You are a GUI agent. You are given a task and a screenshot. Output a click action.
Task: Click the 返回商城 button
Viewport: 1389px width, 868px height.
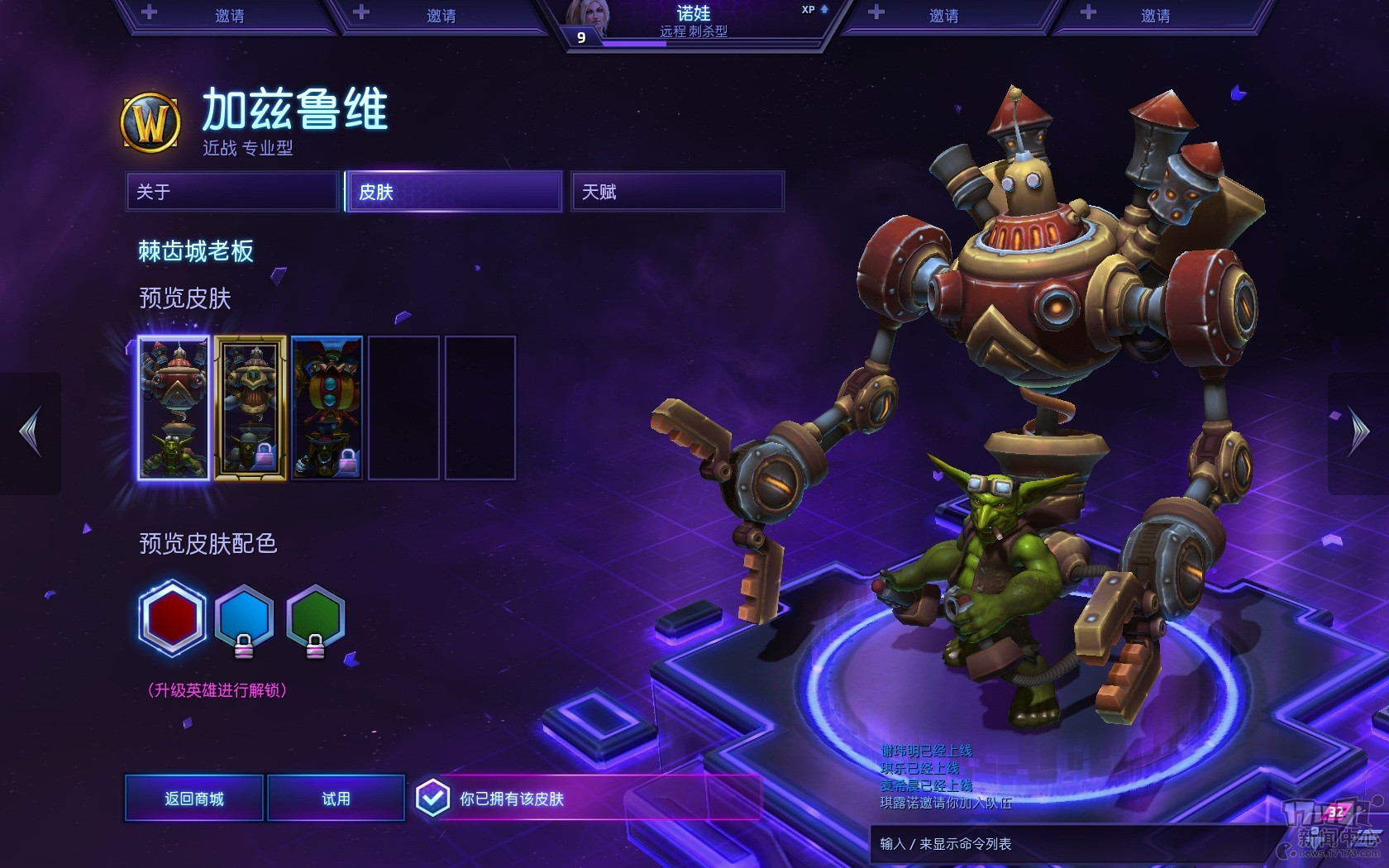(x=194, y=799)
